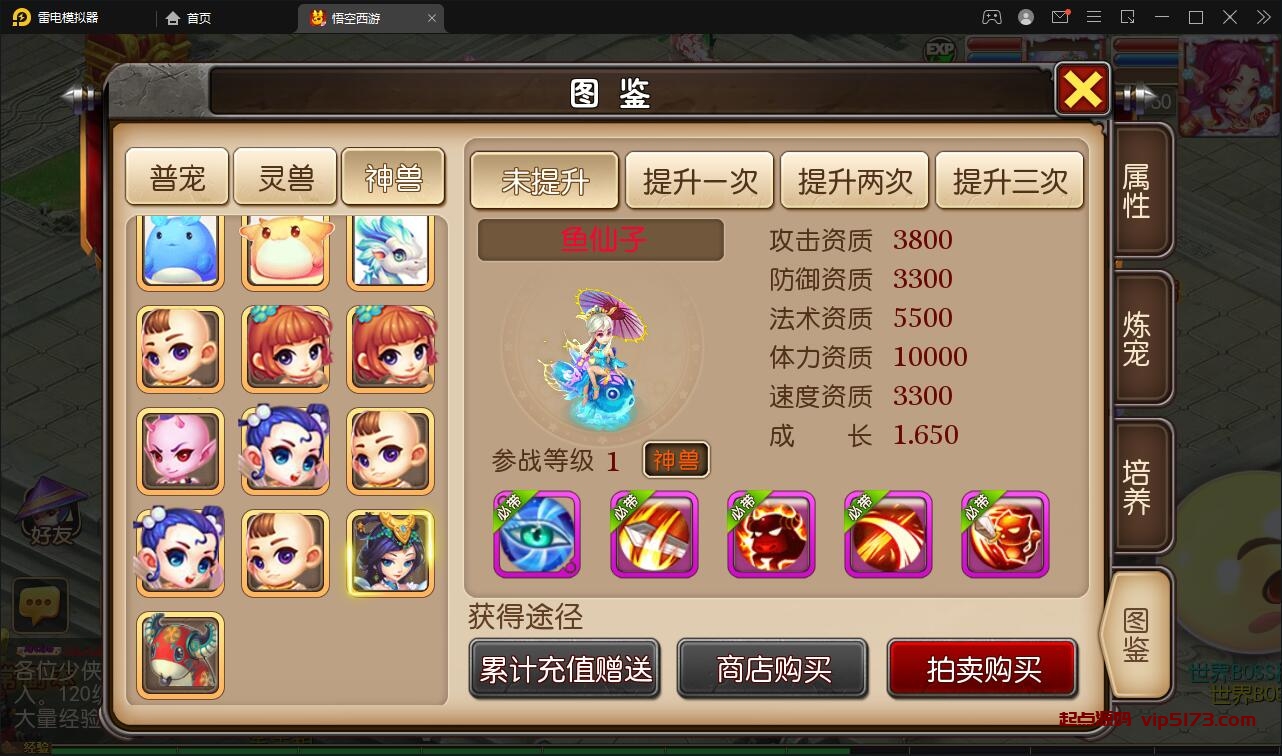
Task: Open the chat bubble icon at bottom left
Action: 39,604
